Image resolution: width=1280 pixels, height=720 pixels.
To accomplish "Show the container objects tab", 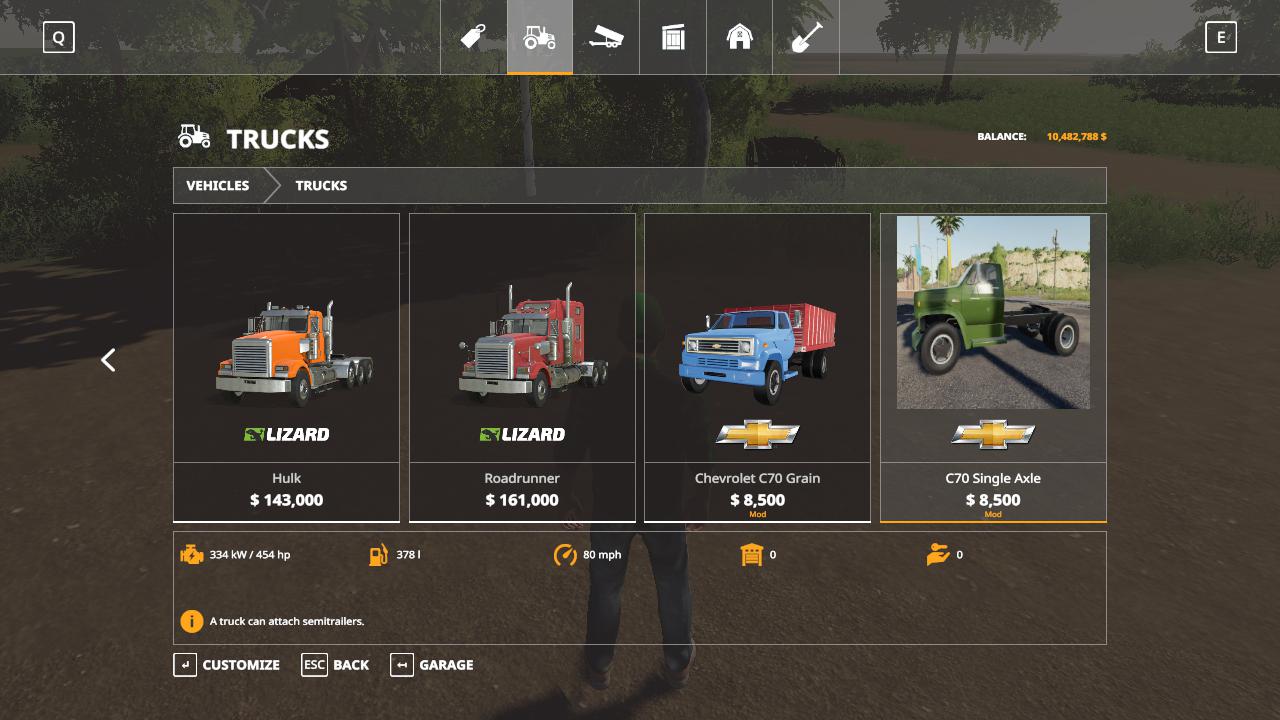I will click(673, 38).
